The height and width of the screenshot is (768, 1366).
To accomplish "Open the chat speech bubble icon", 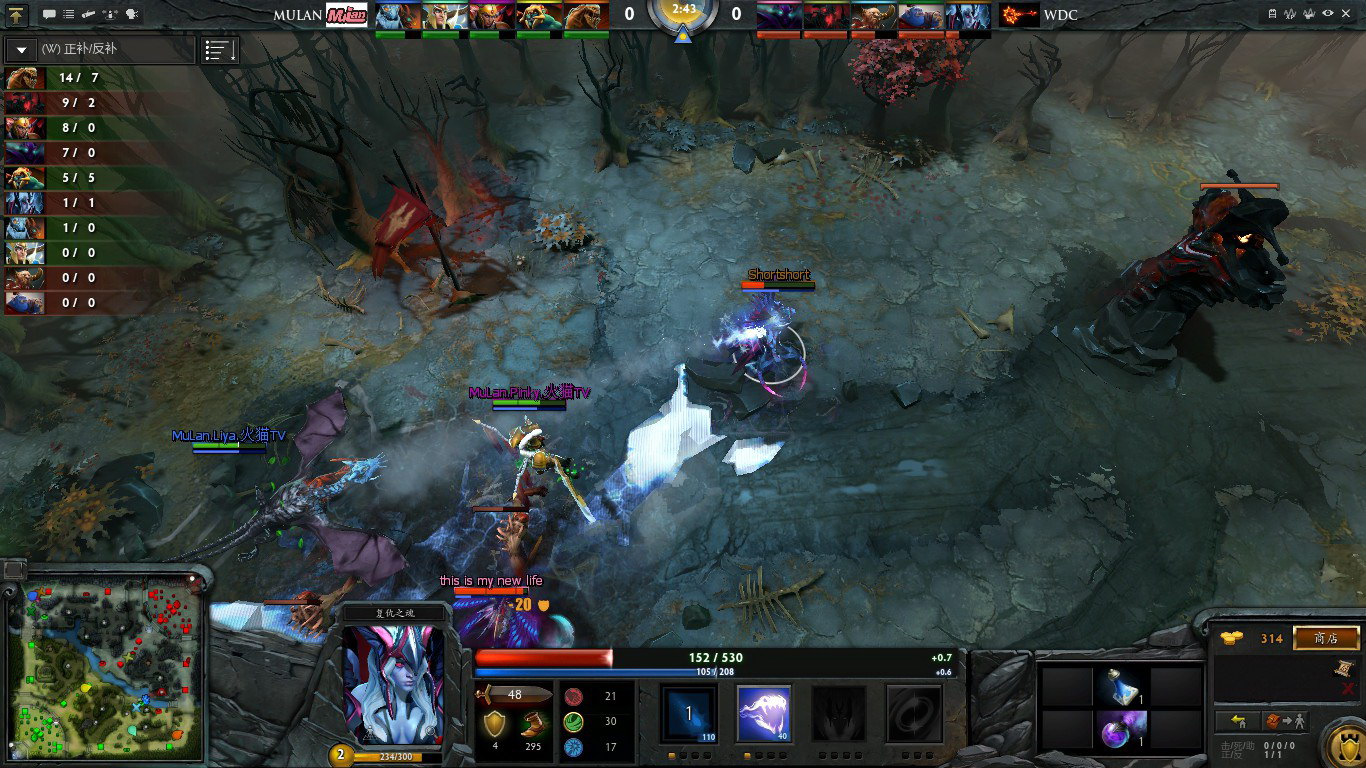I will (x=49, y=15).
